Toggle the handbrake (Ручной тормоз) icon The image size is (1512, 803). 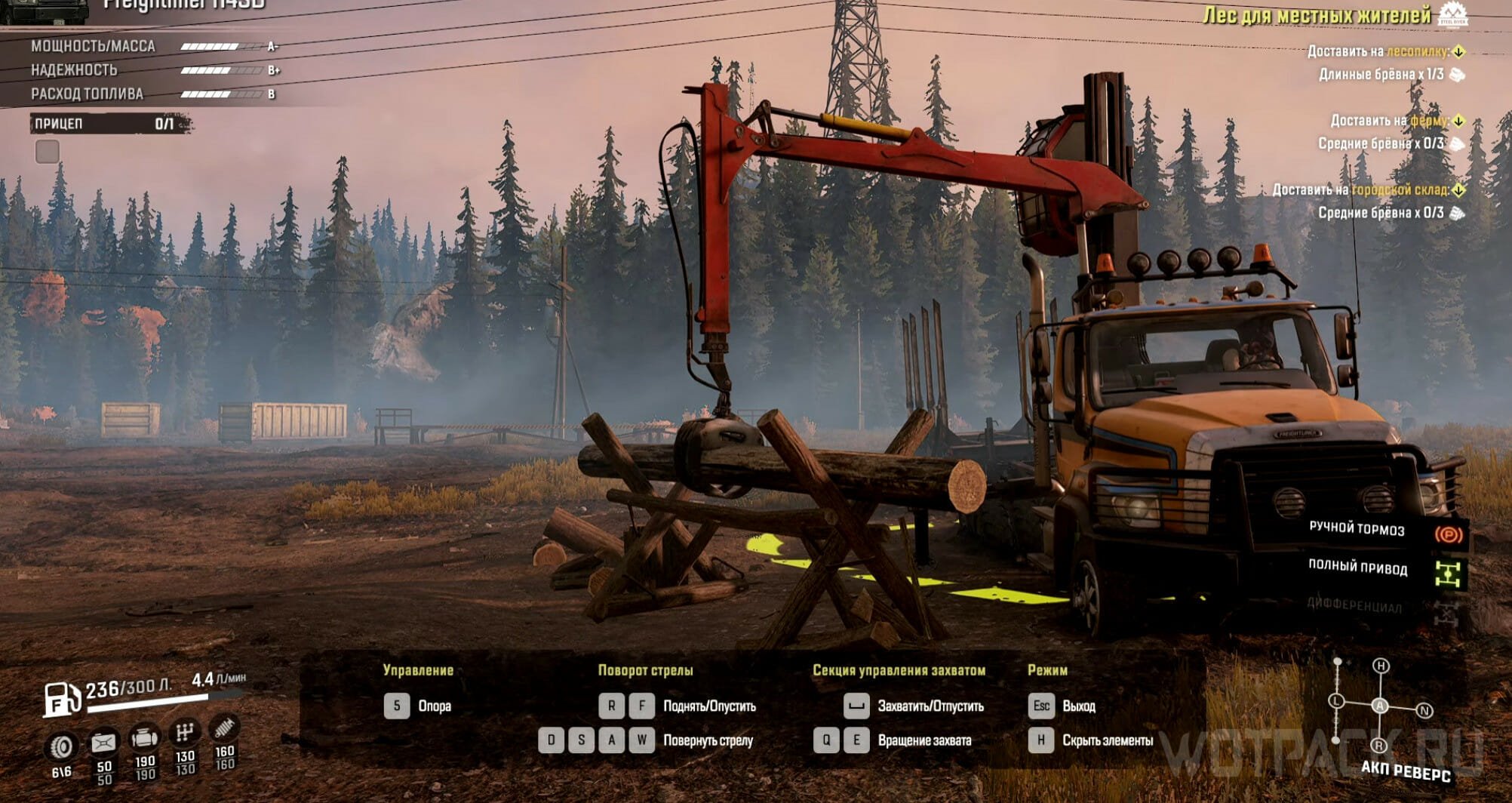click(1448, 534)
